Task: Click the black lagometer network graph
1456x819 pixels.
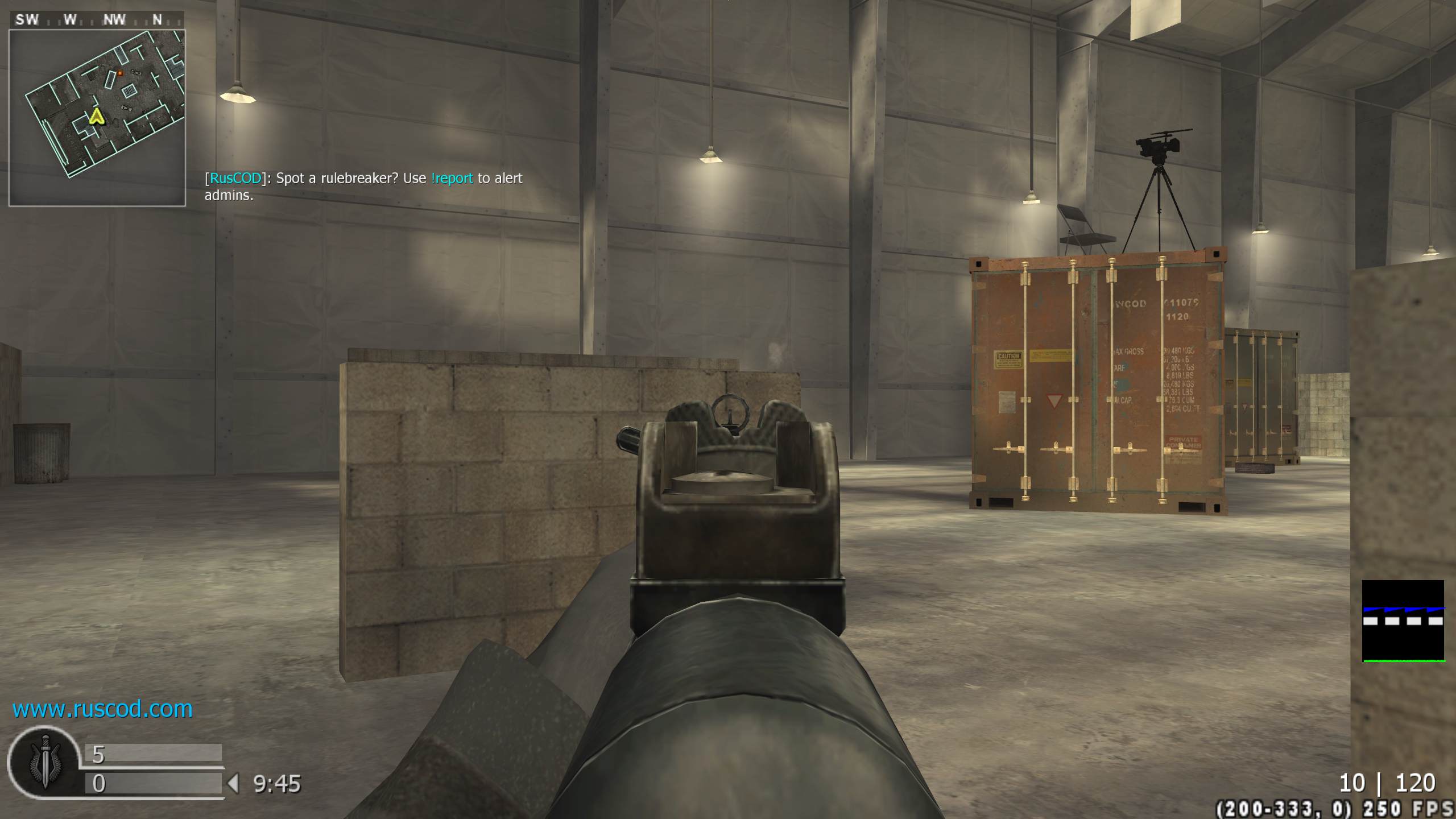Action: coord(1403,621)
